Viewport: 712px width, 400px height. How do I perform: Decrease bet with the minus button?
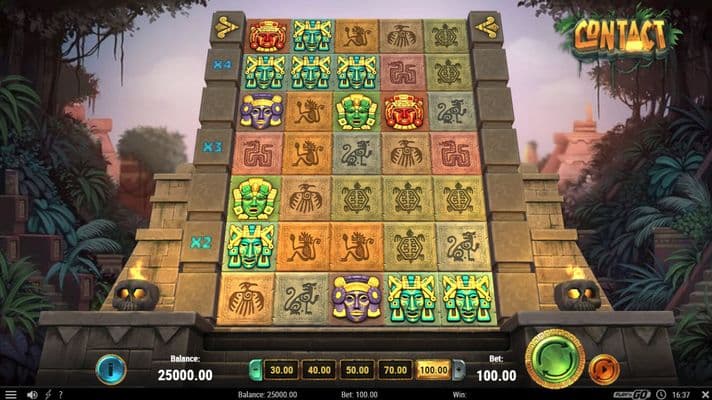click(x=255, y=370)
